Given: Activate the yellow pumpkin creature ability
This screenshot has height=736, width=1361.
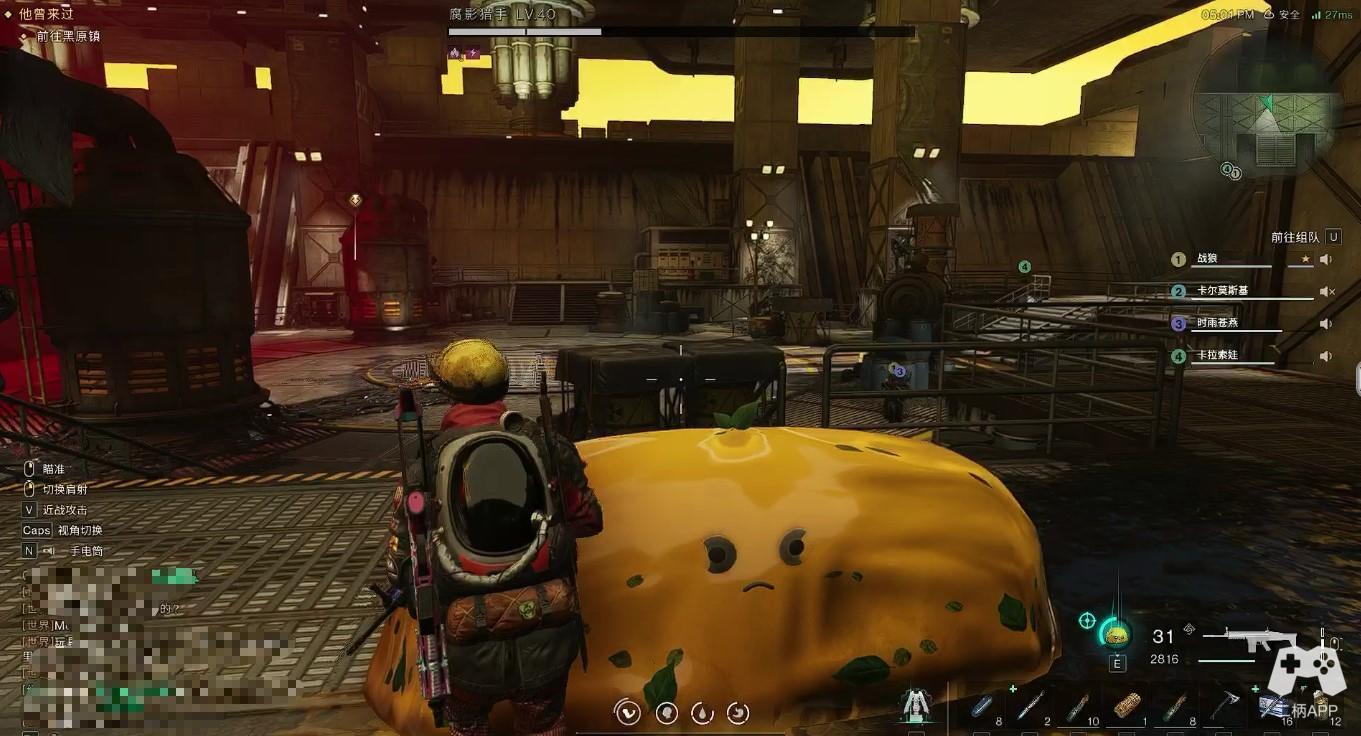Looking at the screenshot, I should [x=1115, y=634].
